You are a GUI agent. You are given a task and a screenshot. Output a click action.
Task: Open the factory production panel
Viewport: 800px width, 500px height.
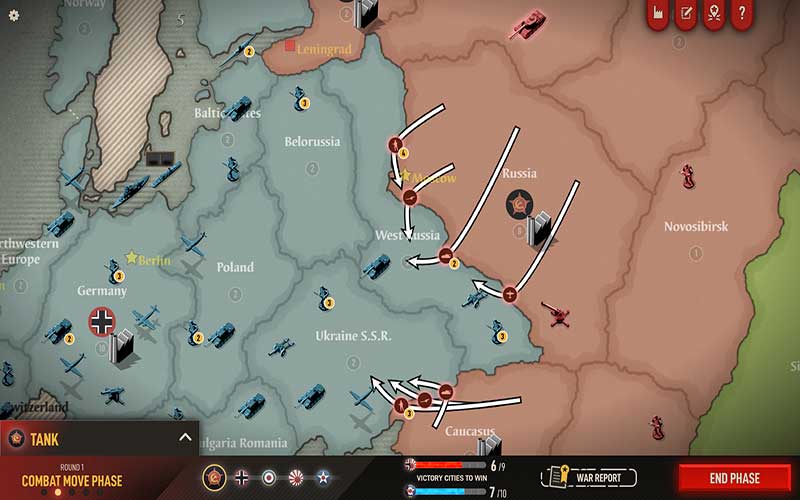point(657,14)
